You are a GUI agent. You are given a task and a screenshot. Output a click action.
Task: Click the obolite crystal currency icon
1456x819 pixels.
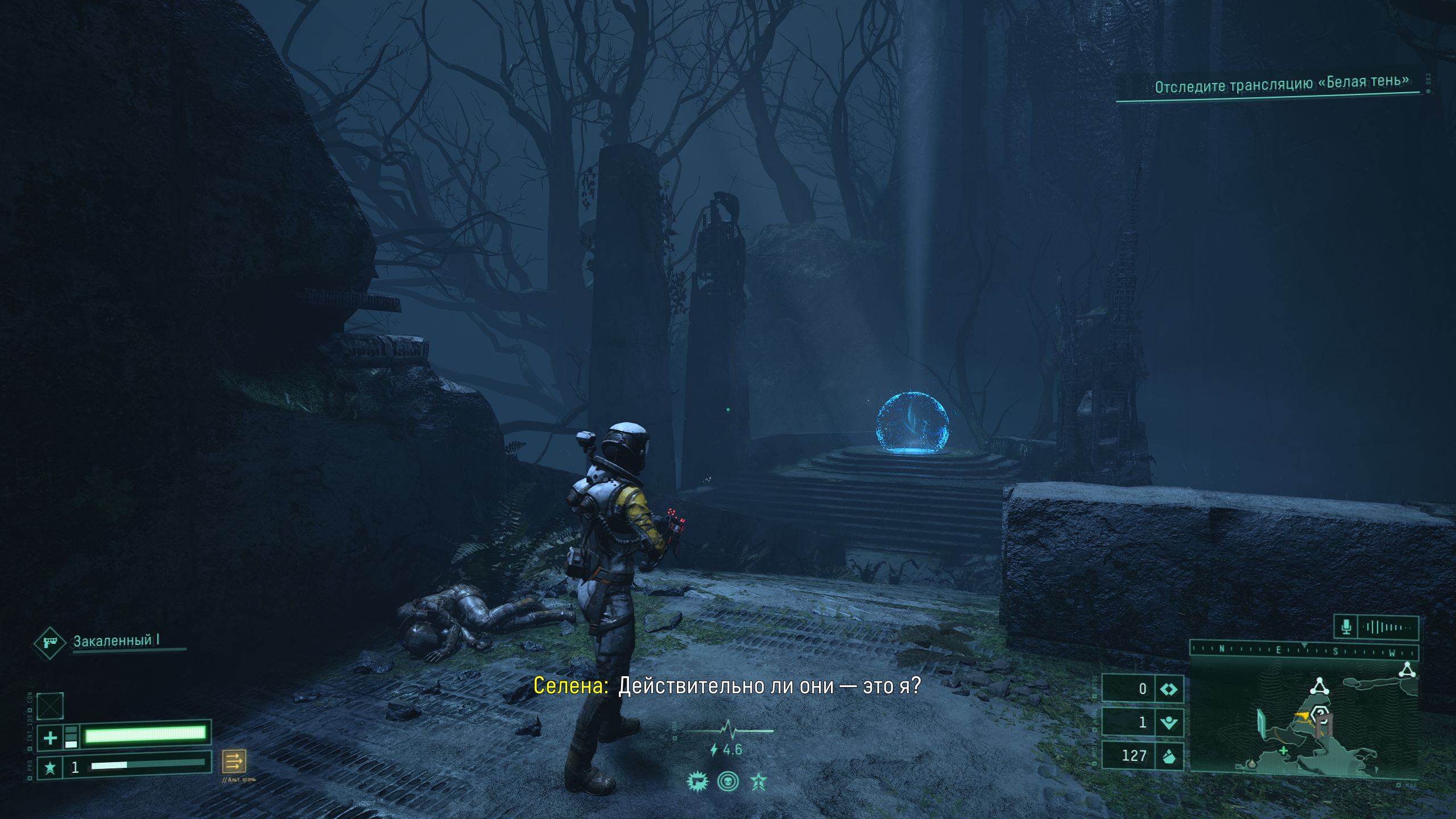1169,756
